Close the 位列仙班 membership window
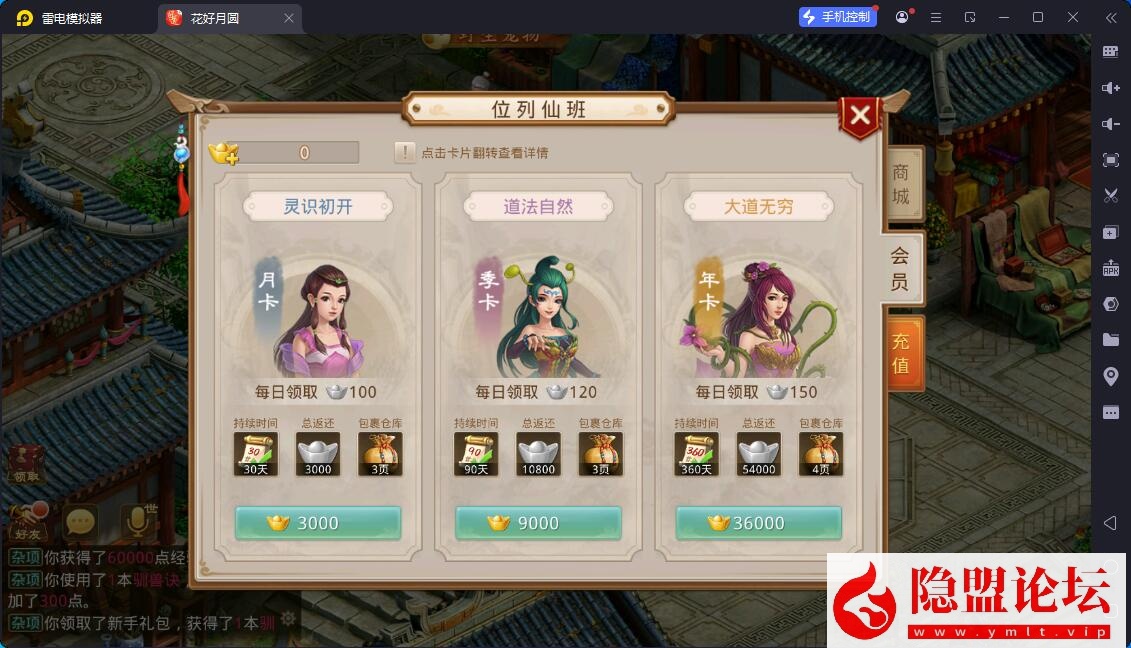The width and height of the screenshot is (1131, 648). coord(860,116)
